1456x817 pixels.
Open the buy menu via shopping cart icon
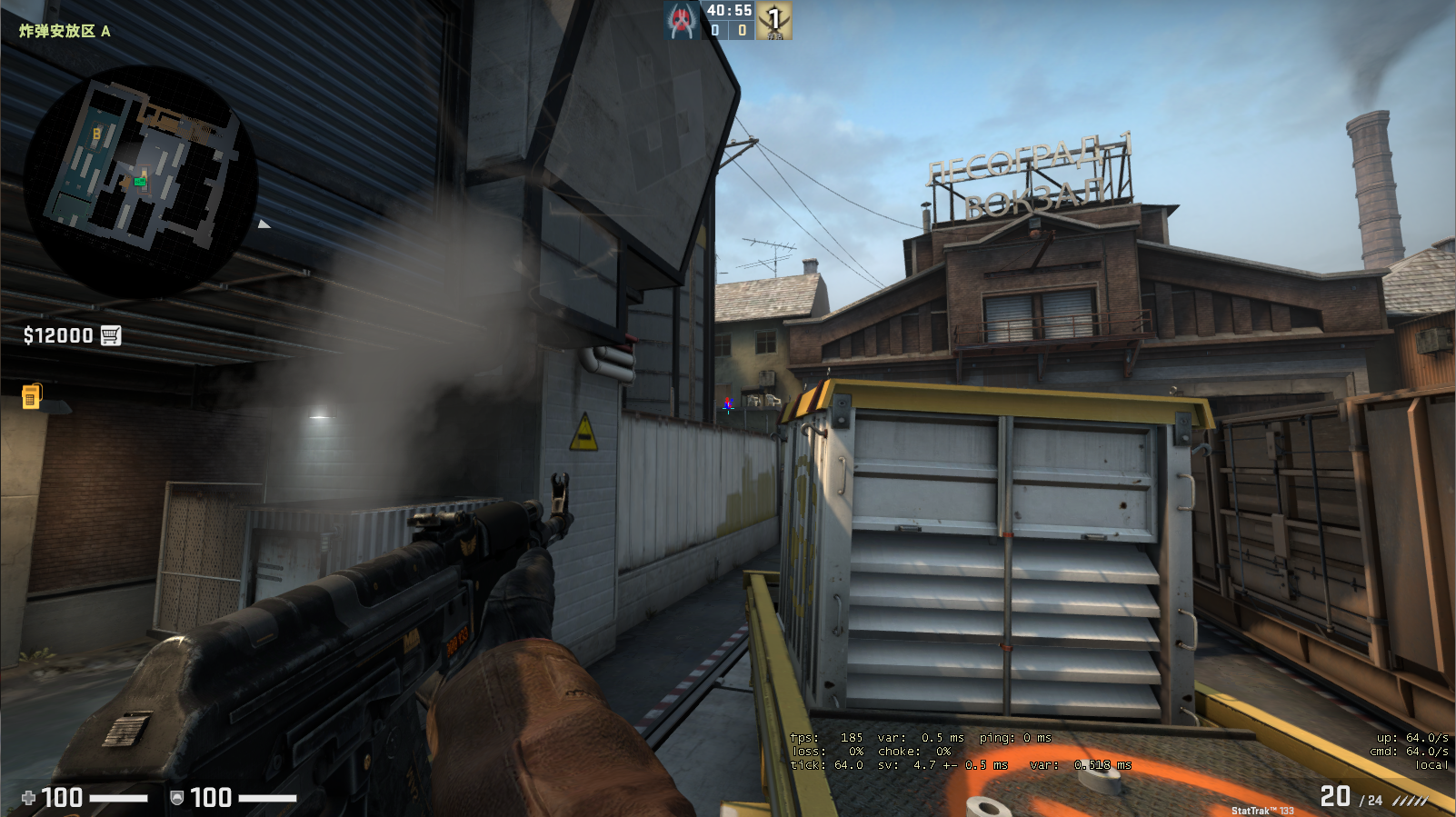coord(111,335)
